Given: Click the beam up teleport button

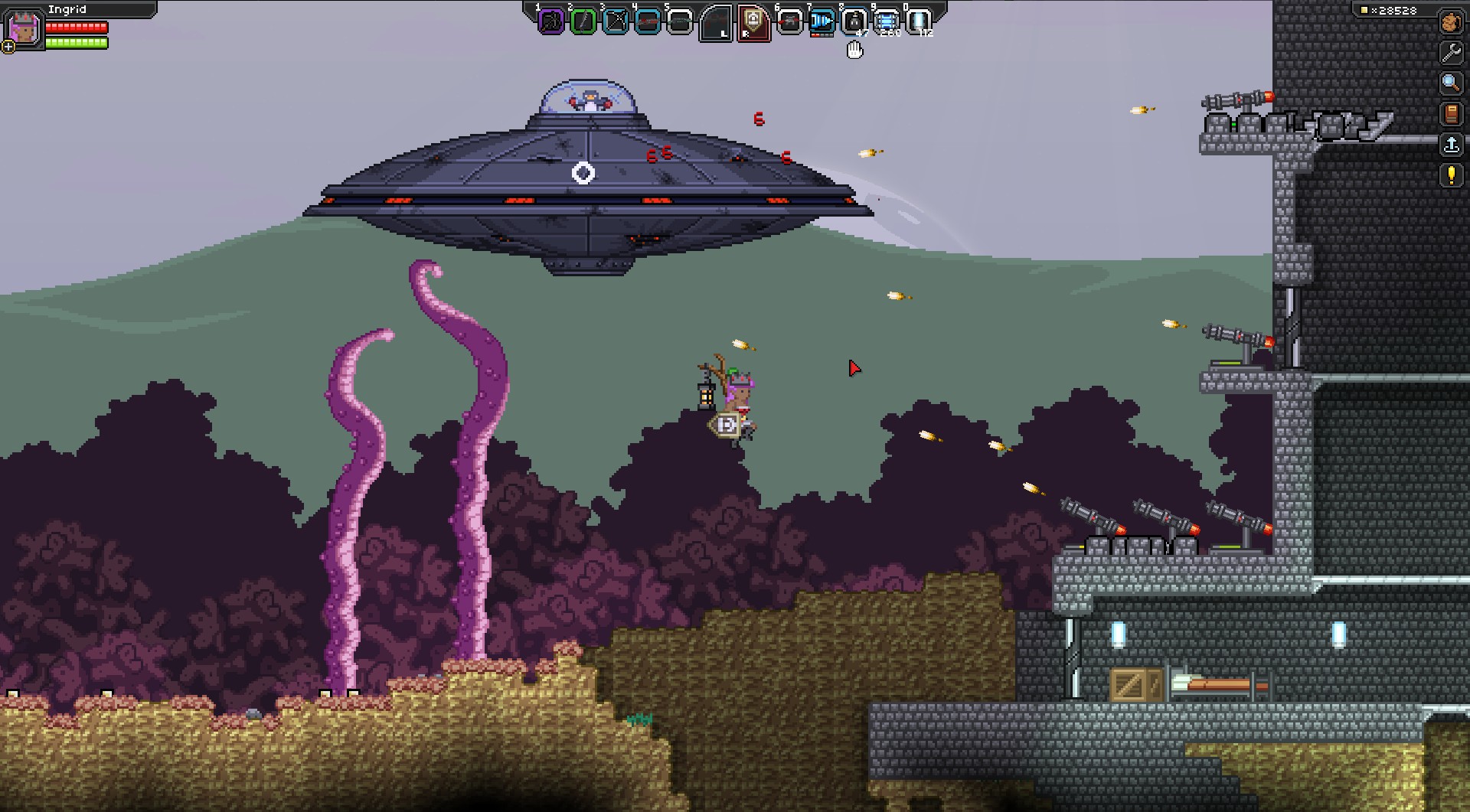Looking at the screenshot, I should 1450,144.
